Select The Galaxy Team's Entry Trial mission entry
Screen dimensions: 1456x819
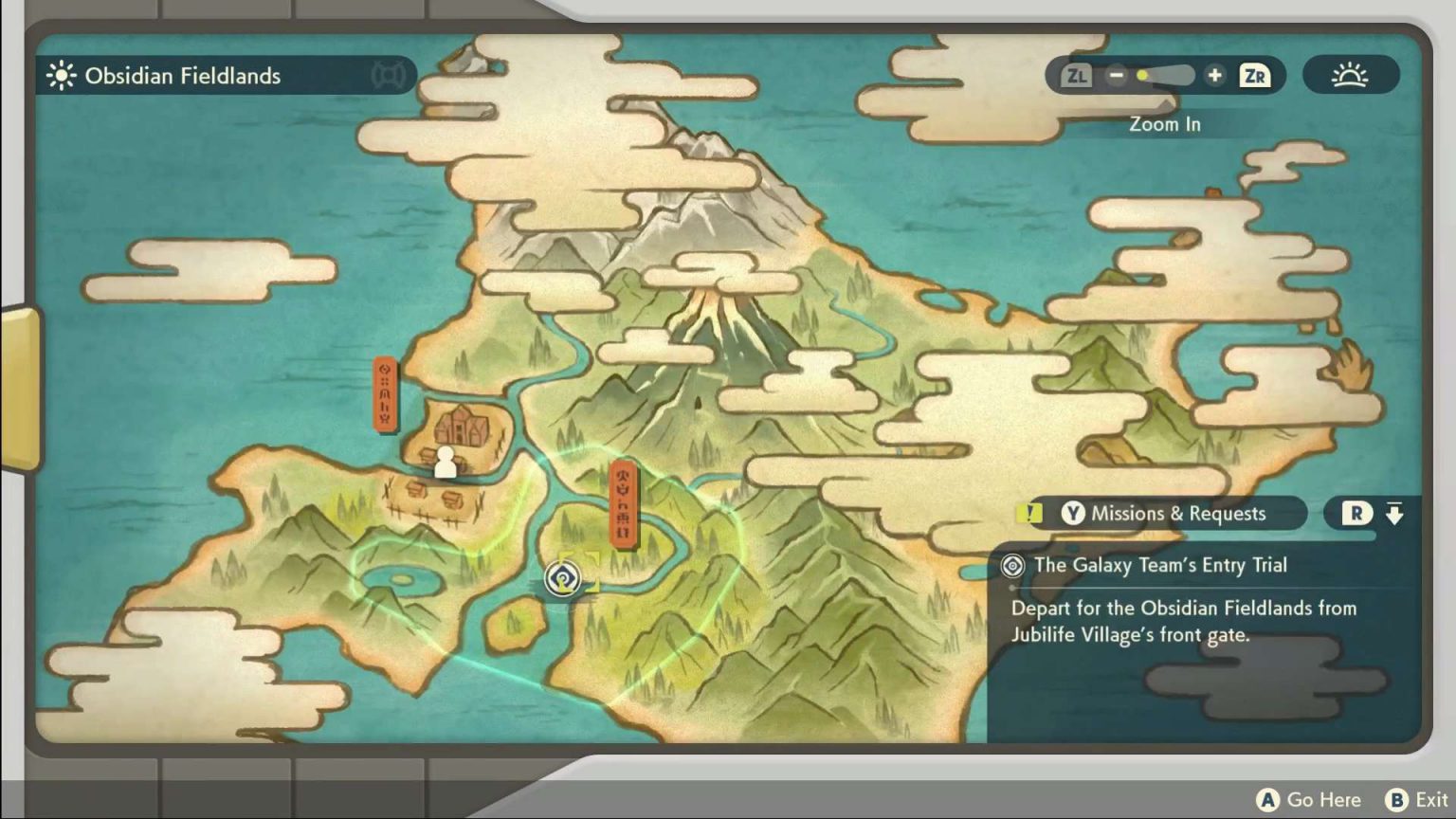1161,565
